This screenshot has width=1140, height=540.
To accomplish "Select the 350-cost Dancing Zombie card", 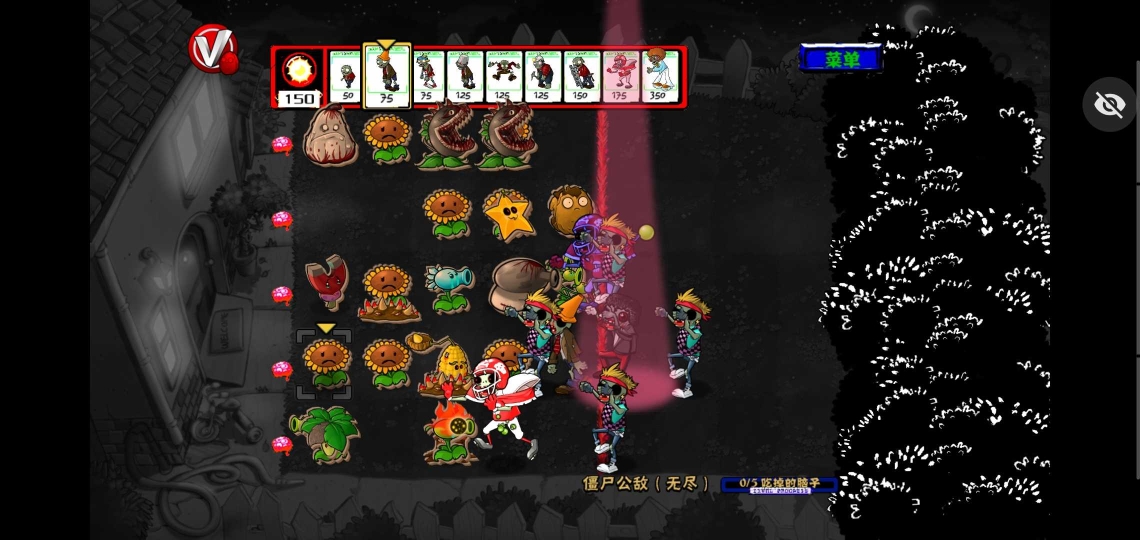I will pos(658,75).
